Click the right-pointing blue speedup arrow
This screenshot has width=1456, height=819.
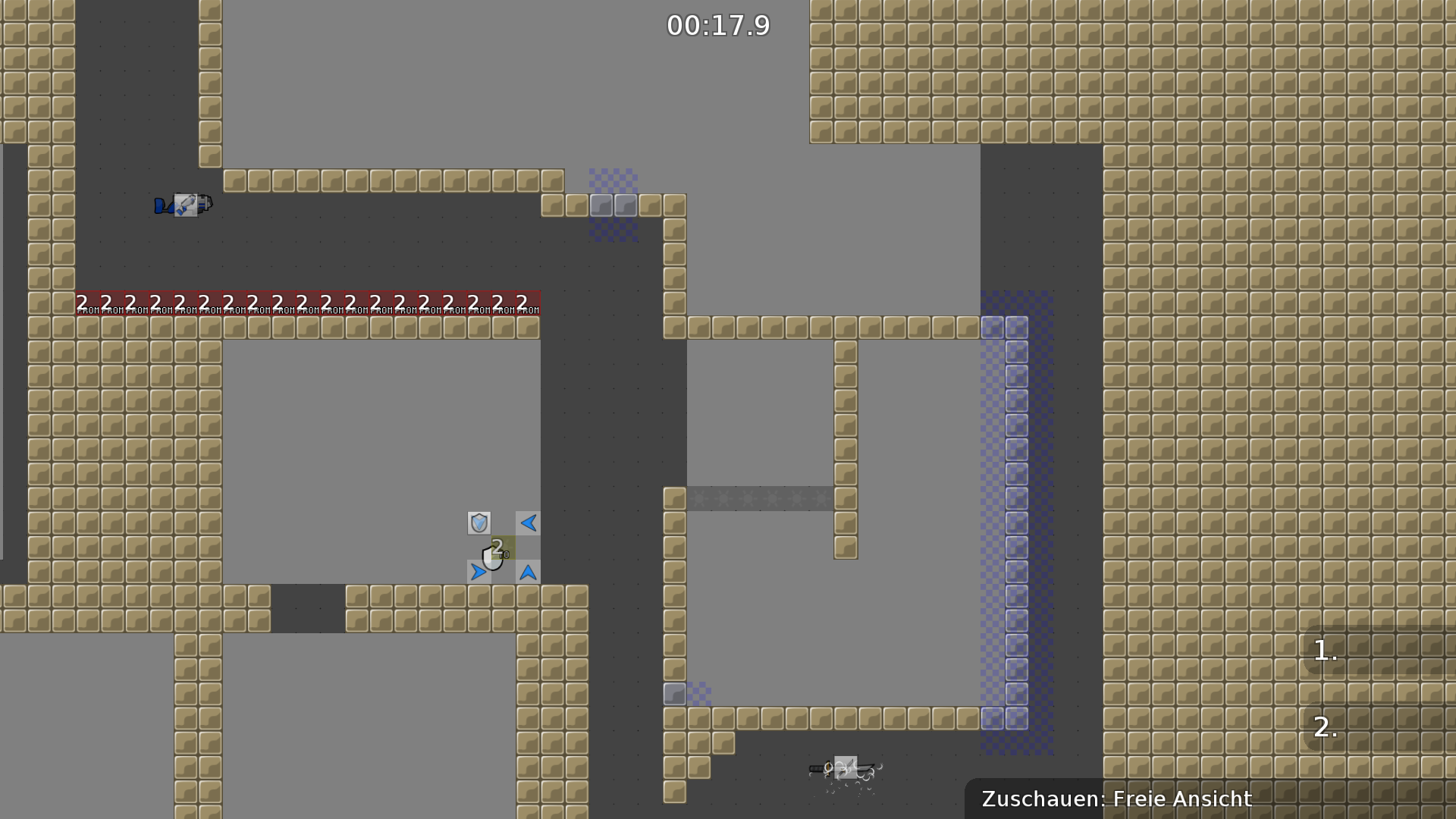click(x=479, y=572)
